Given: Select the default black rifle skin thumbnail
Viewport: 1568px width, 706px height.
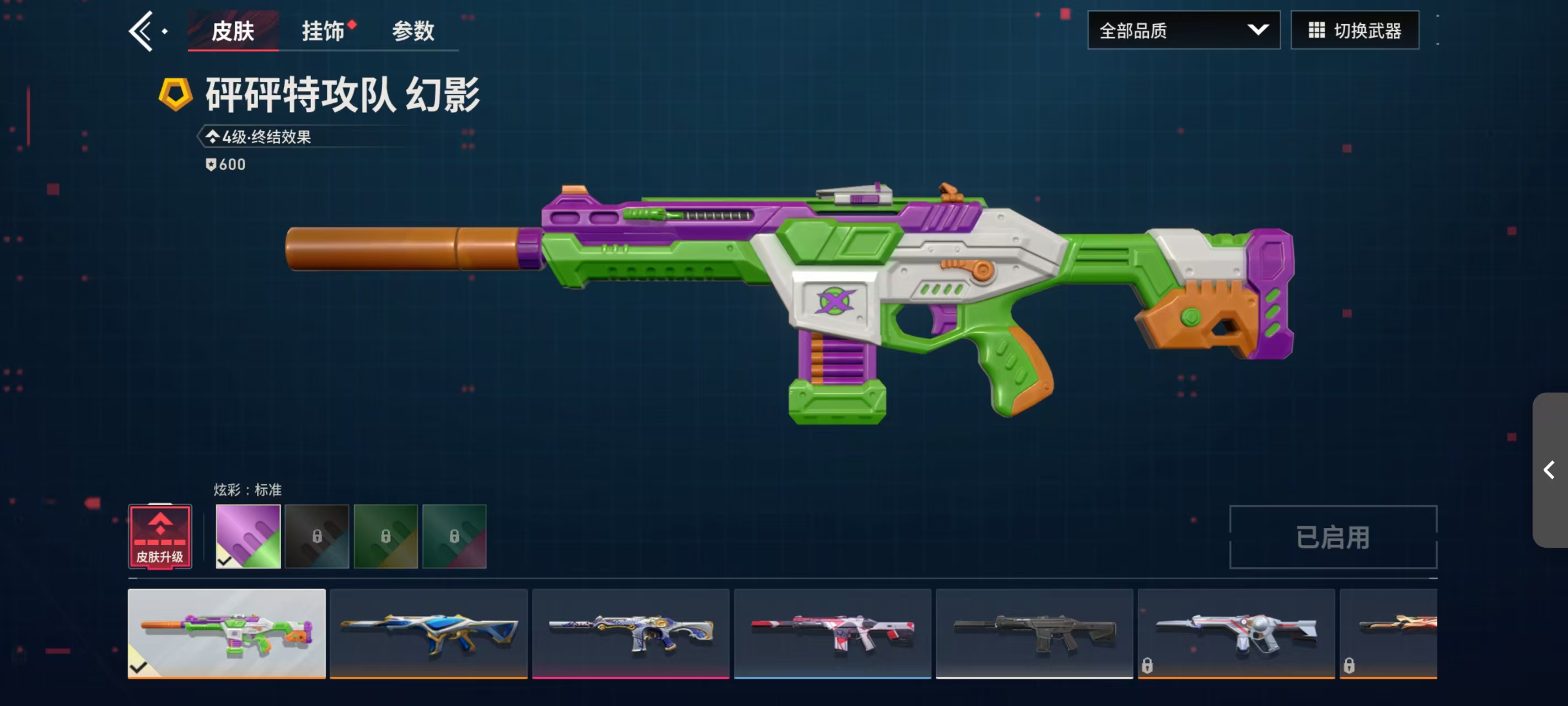Looking at the screenshot, I should [1034, 634].
